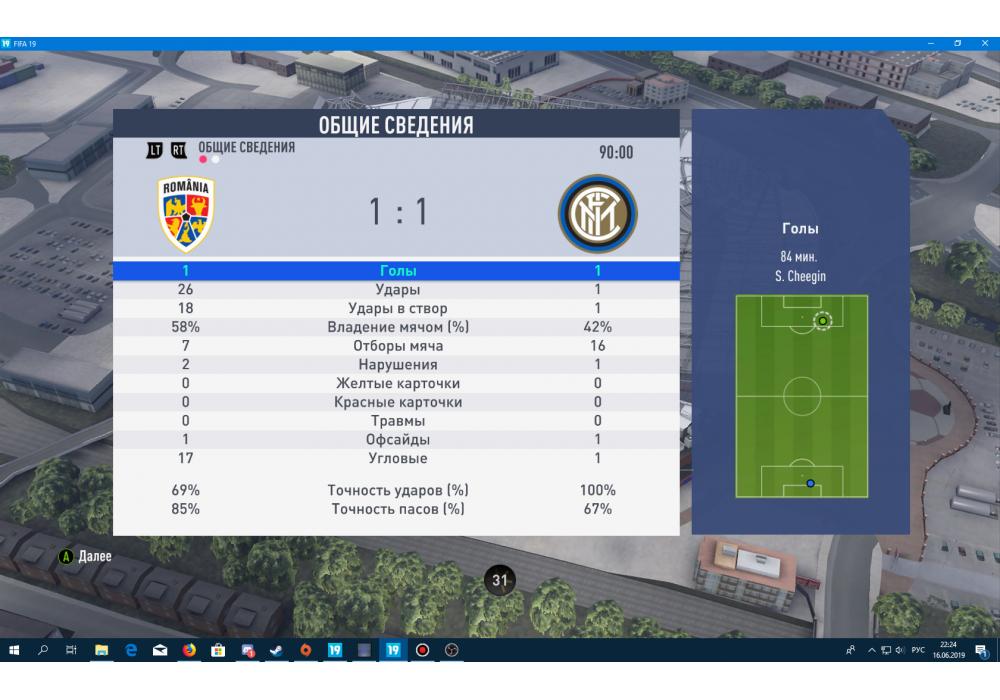
Task: Select the Красные карточки row
Action: [398, 402]
